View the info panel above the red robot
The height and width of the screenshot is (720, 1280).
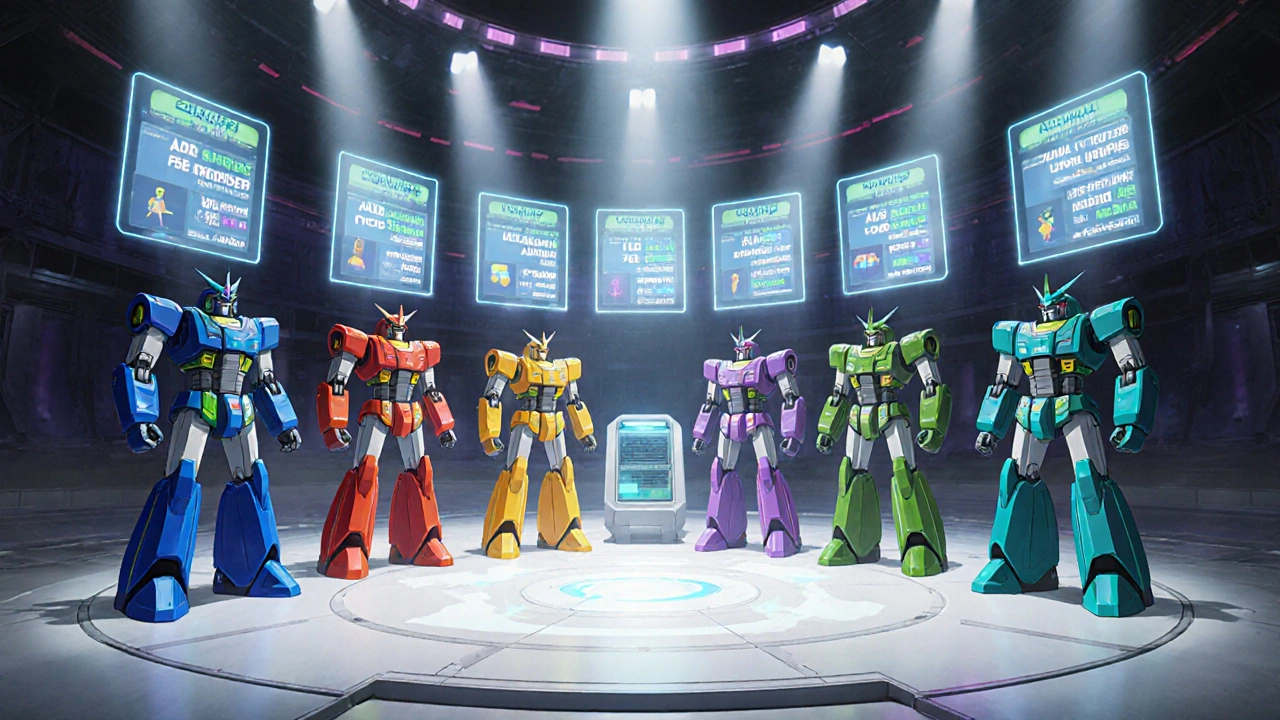[384, 222]
